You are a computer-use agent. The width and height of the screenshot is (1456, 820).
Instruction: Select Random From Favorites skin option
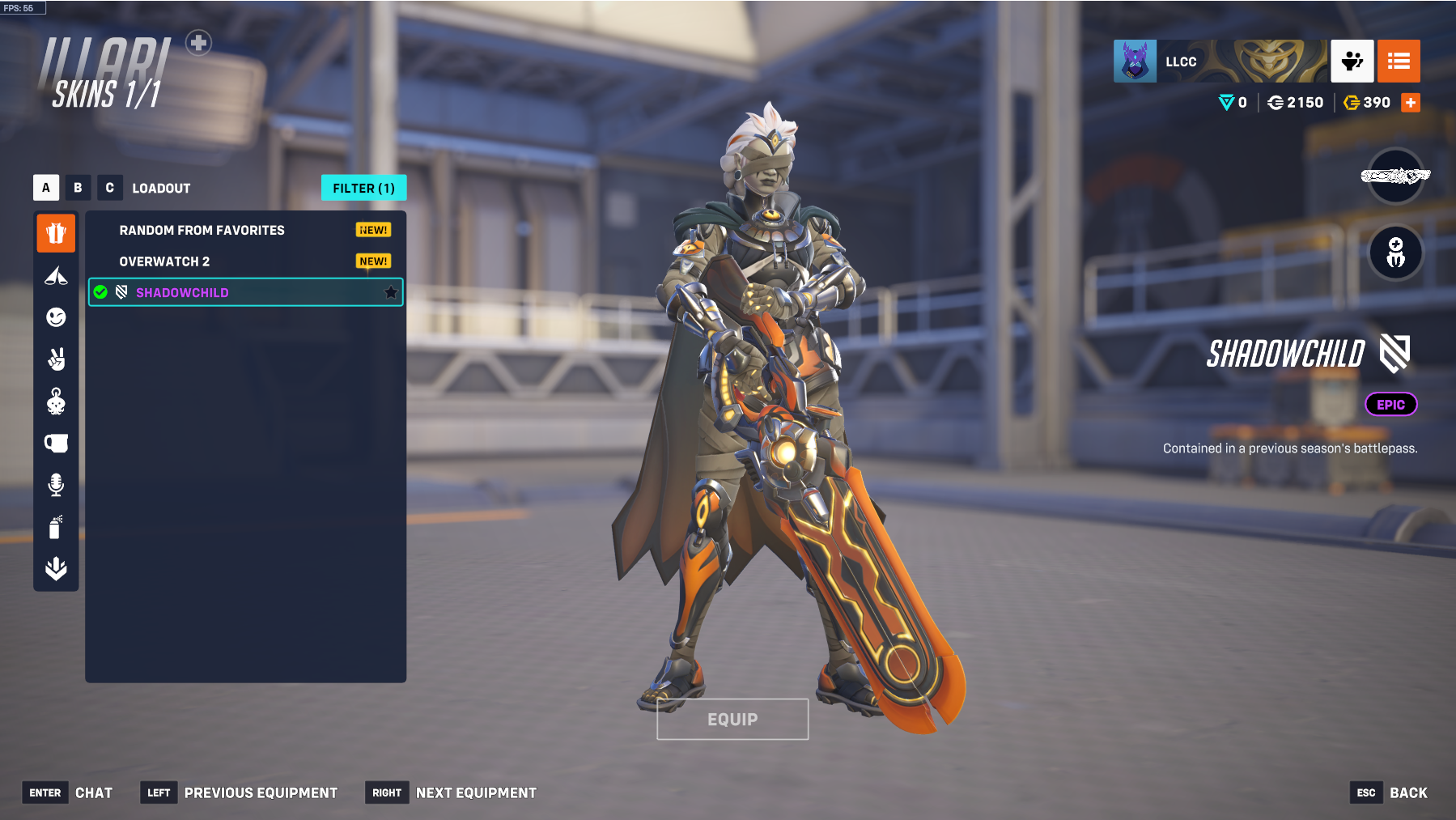(x=202, y=231)
